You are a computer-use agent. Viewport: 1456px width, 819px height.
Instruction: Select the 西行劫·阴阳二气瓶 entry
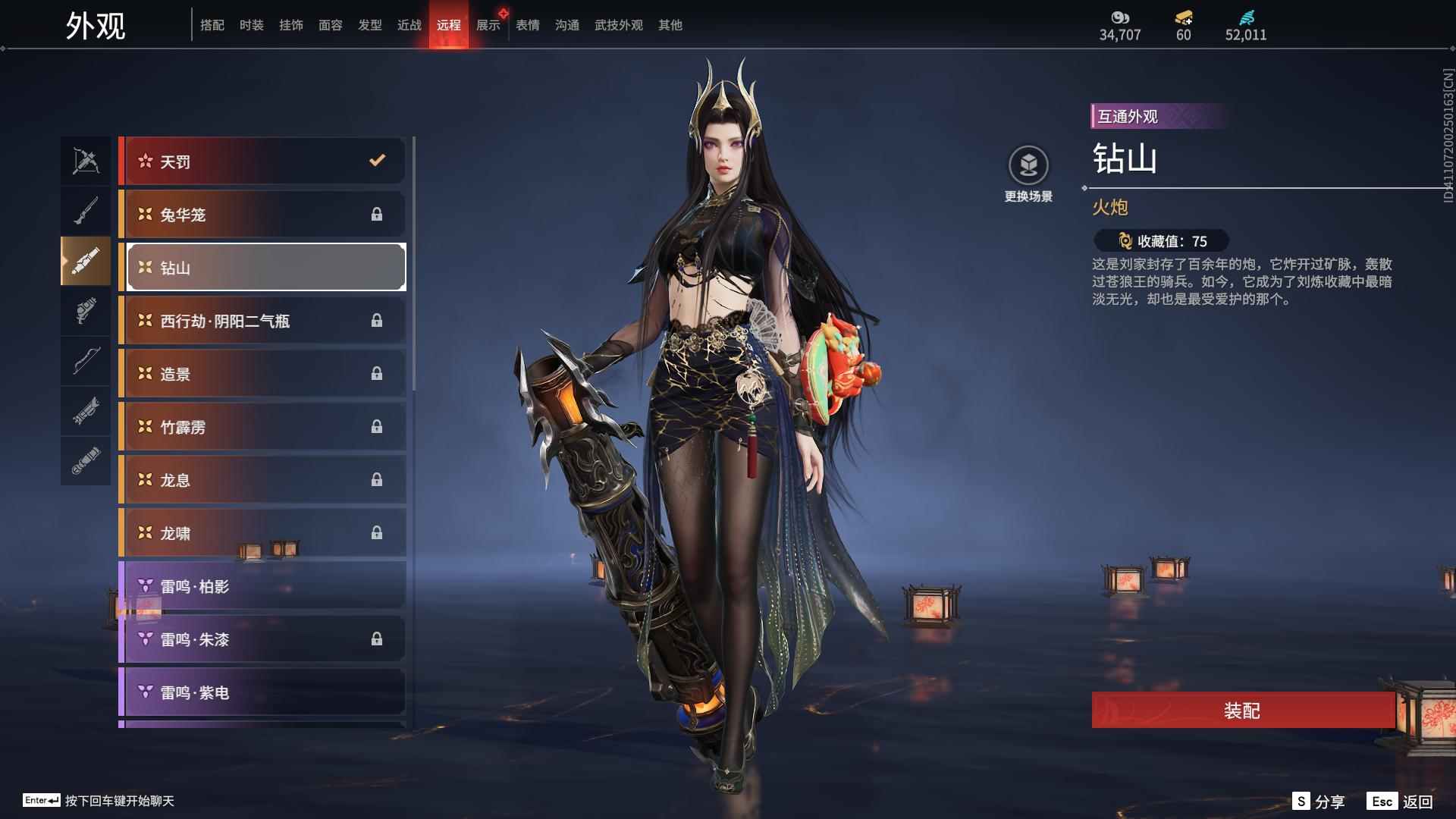[262, 320]
